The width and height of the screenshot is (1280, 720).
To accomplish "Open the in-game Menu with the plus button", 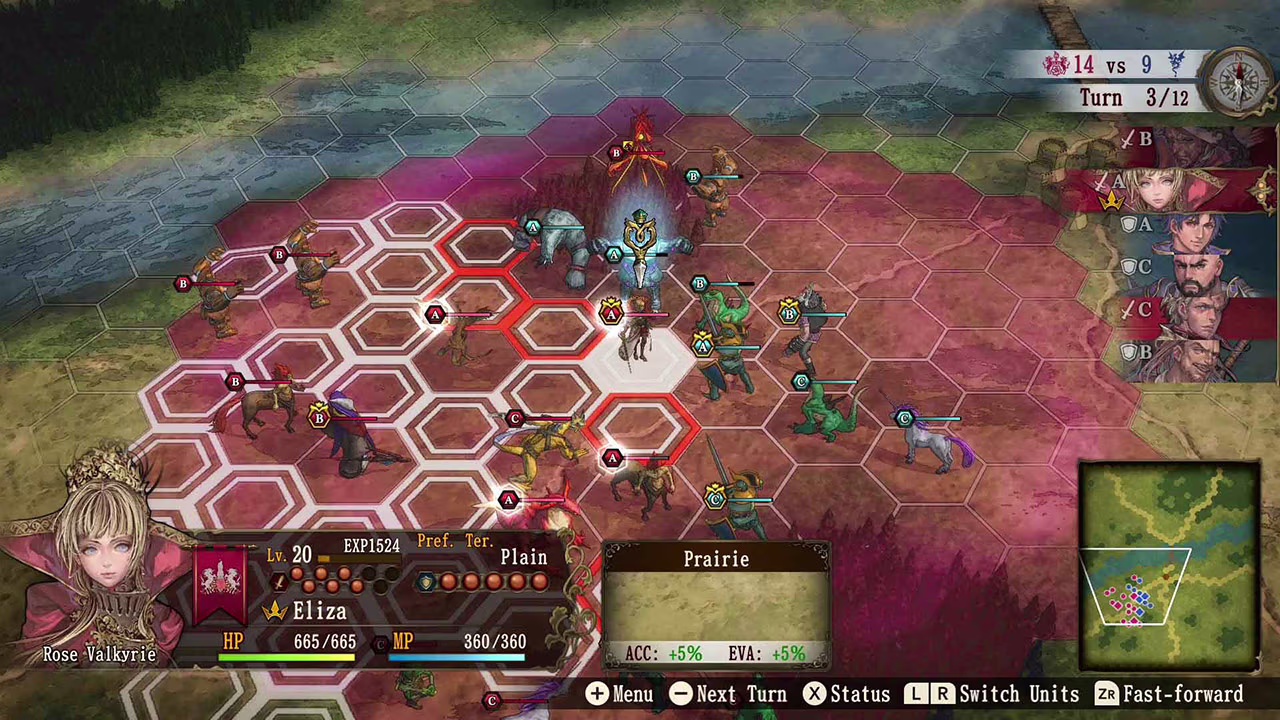I will [597, 693].
